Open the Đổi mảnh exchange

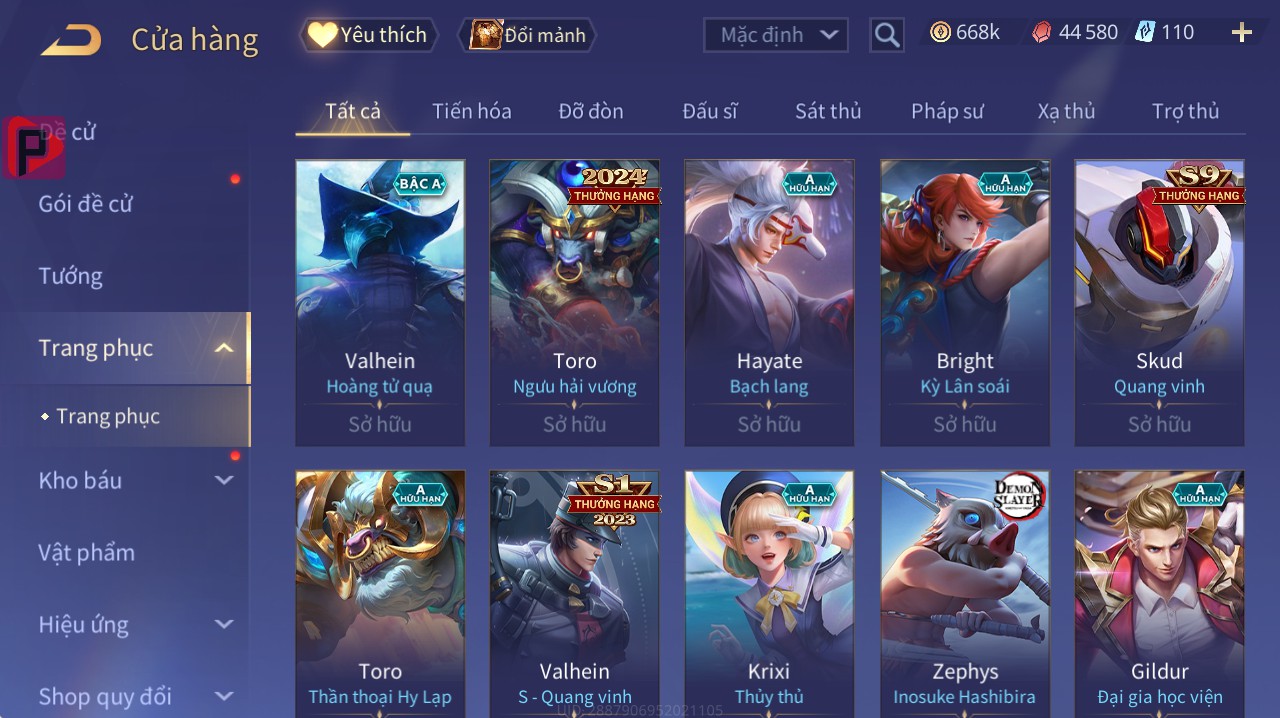pos(527,35)
